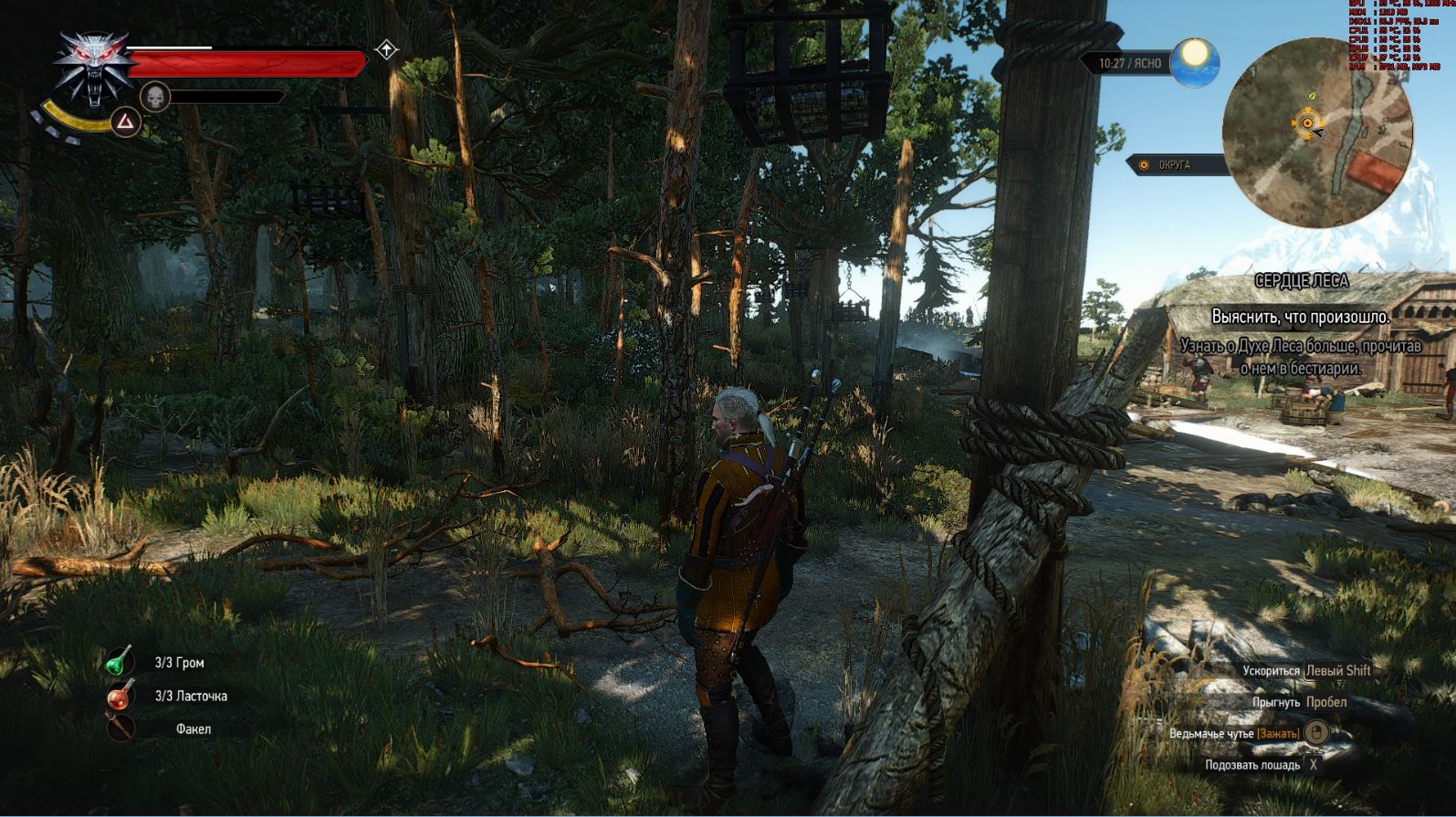Click the skull toxicity icon
1456x817 pixels.
pos(153,96)
